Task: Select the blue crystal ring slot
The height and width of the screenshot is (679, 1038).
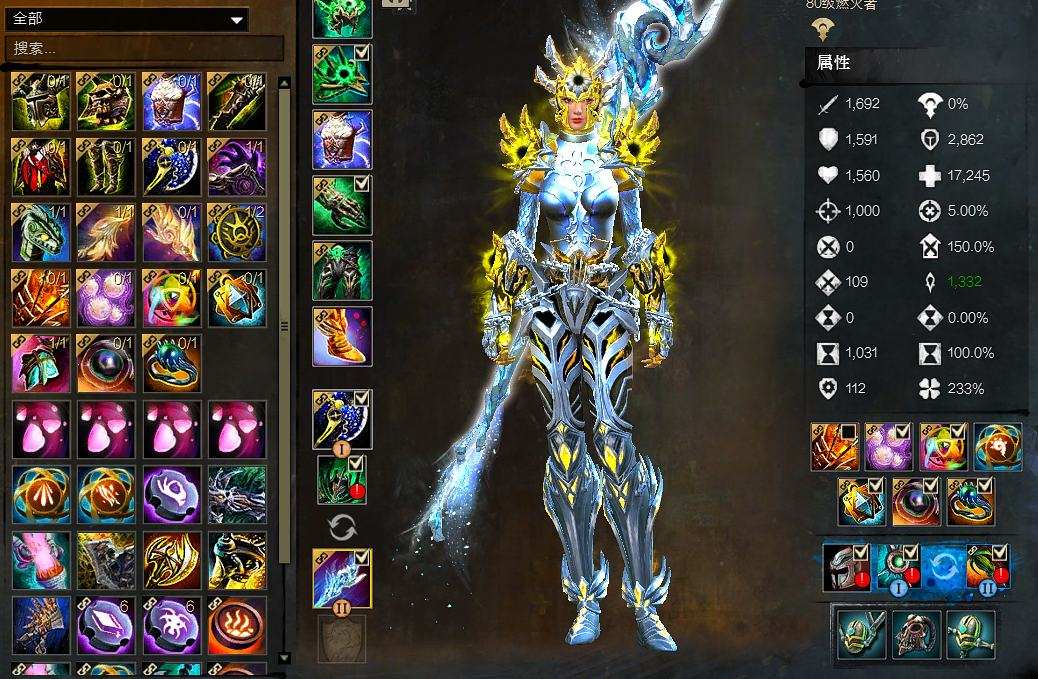Action: (861, 501)
